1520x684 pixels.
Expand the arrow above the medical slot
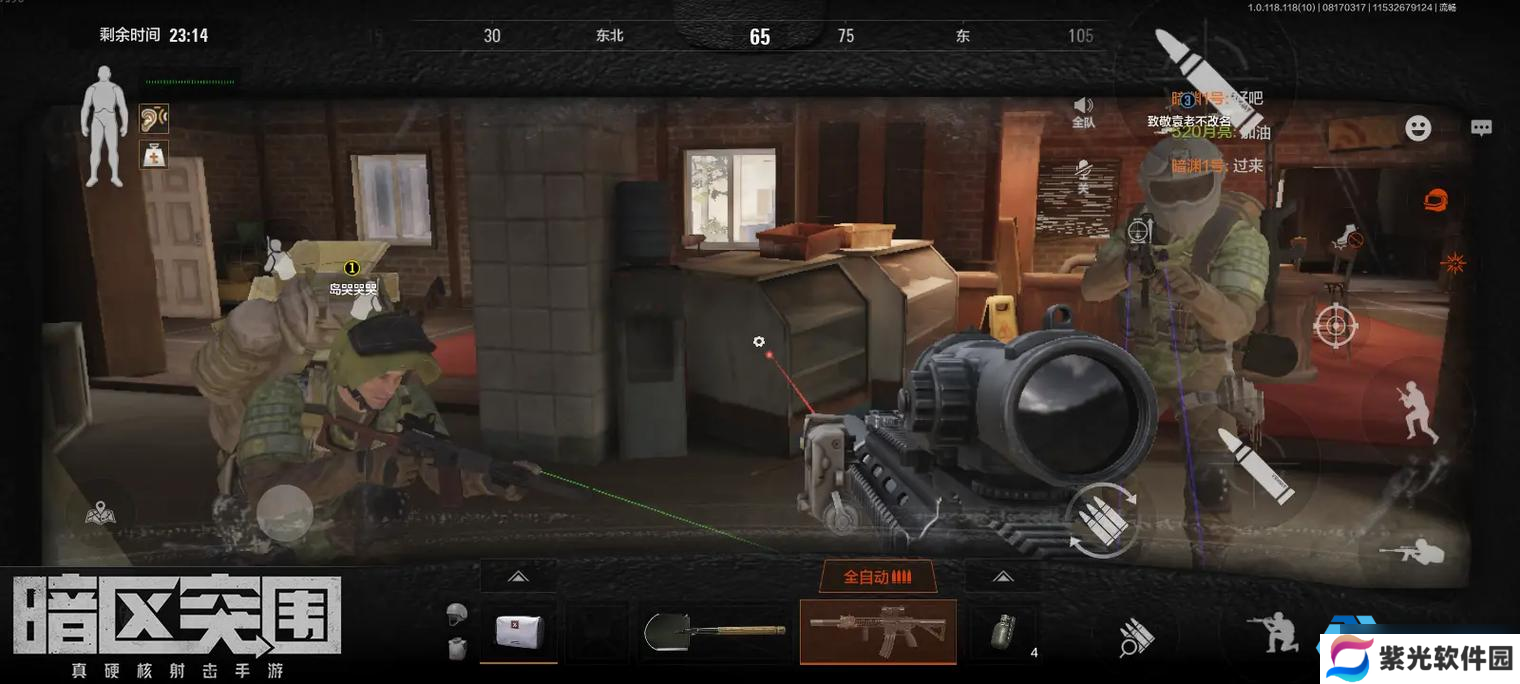518,577
